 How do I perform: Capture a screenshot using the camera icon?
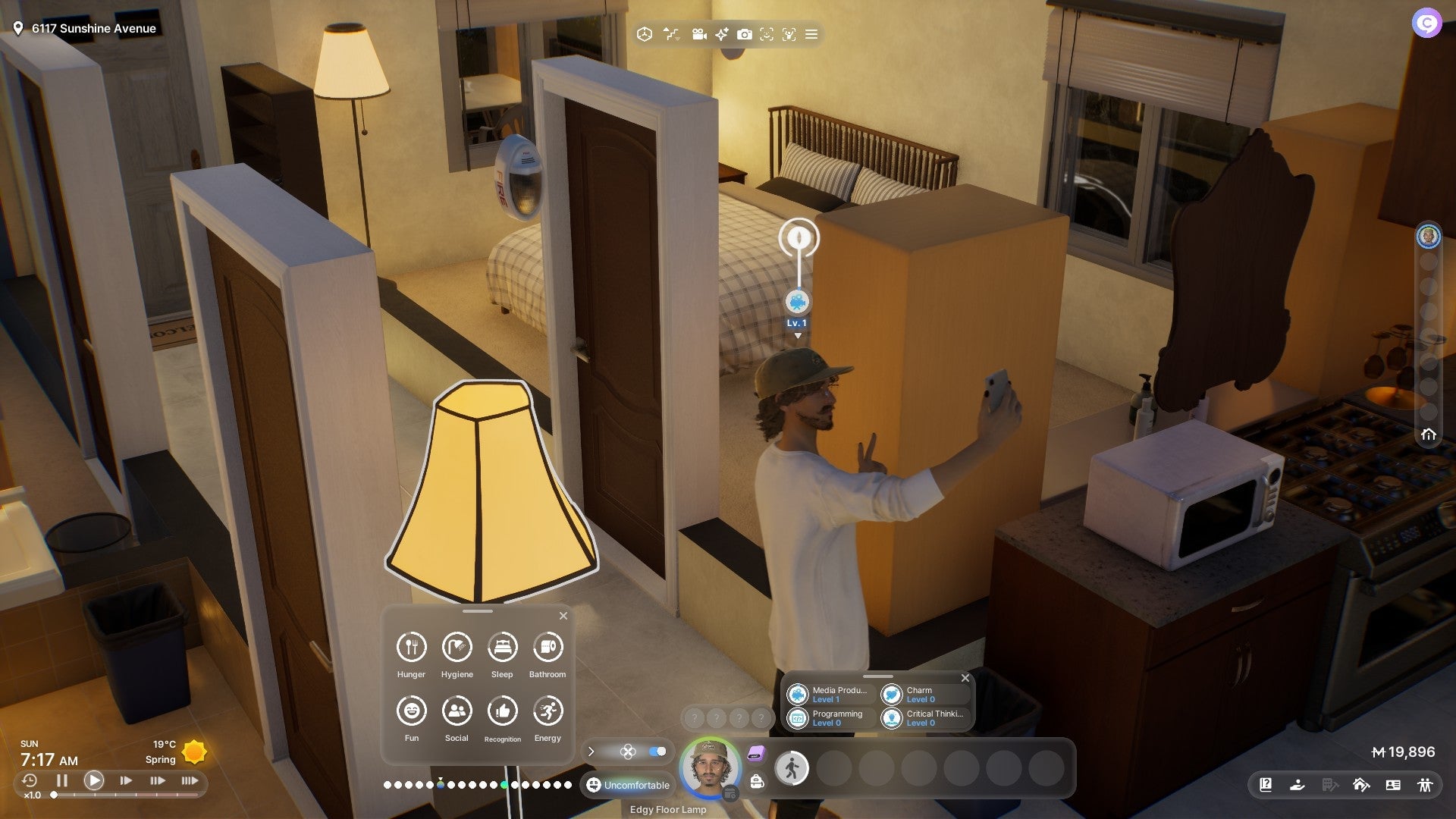pyautogui.click(x=745, y=34)
